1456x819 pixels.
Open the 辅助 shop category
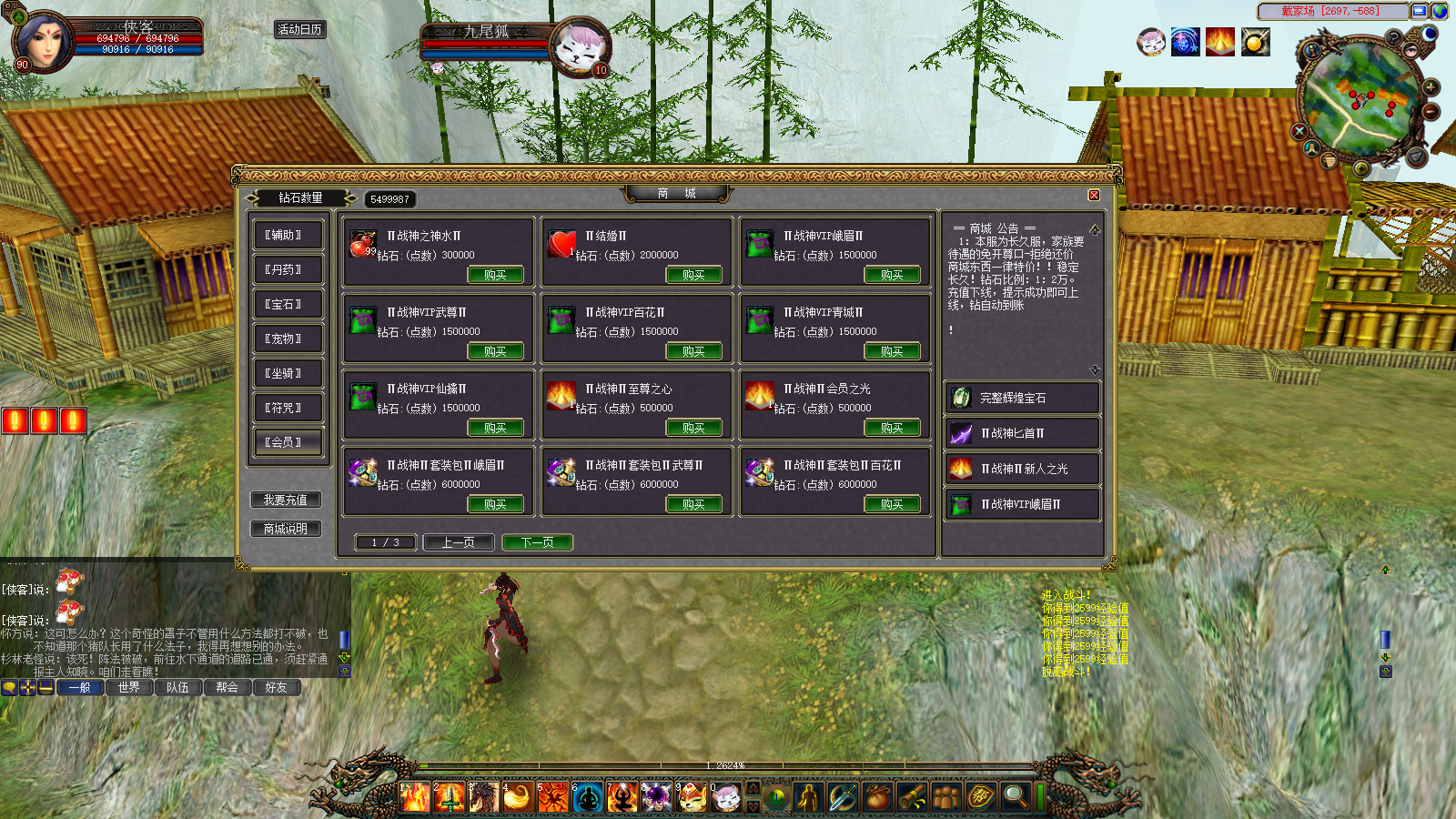coord(288,235)
